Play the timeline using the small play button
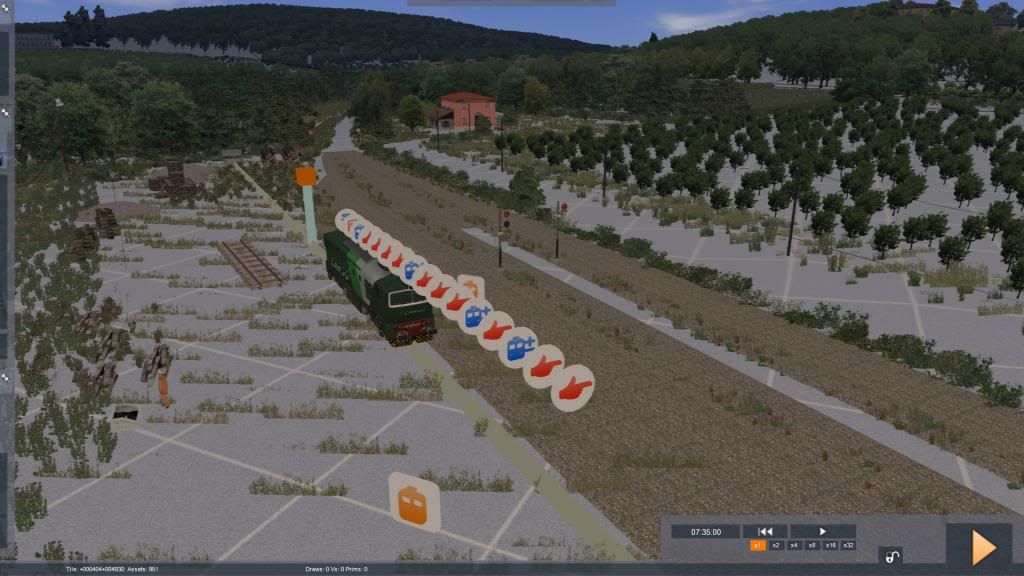 point(823,532)
